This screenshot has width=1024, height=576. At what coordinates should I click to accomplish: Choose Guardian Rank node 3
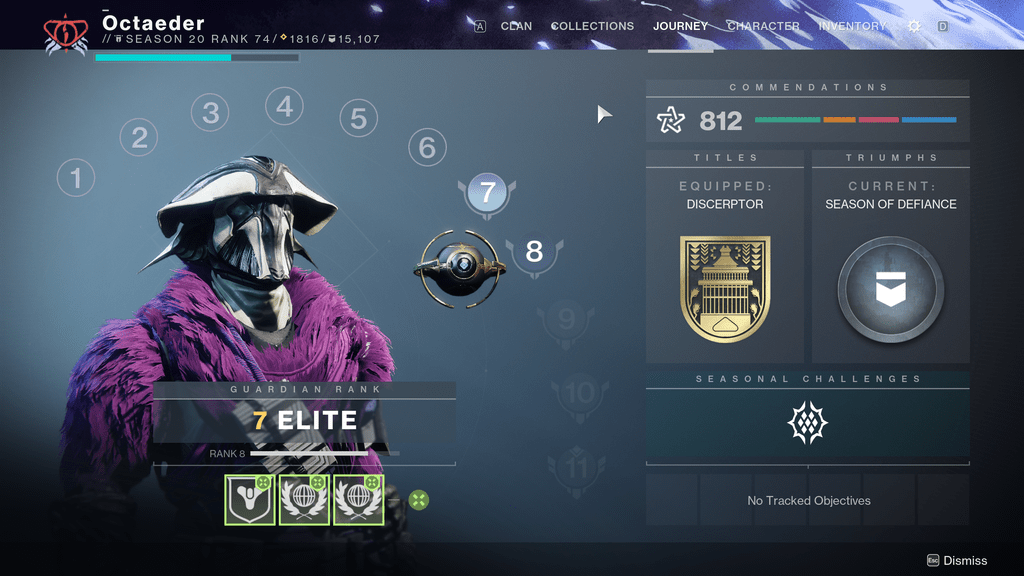point(210,113)
